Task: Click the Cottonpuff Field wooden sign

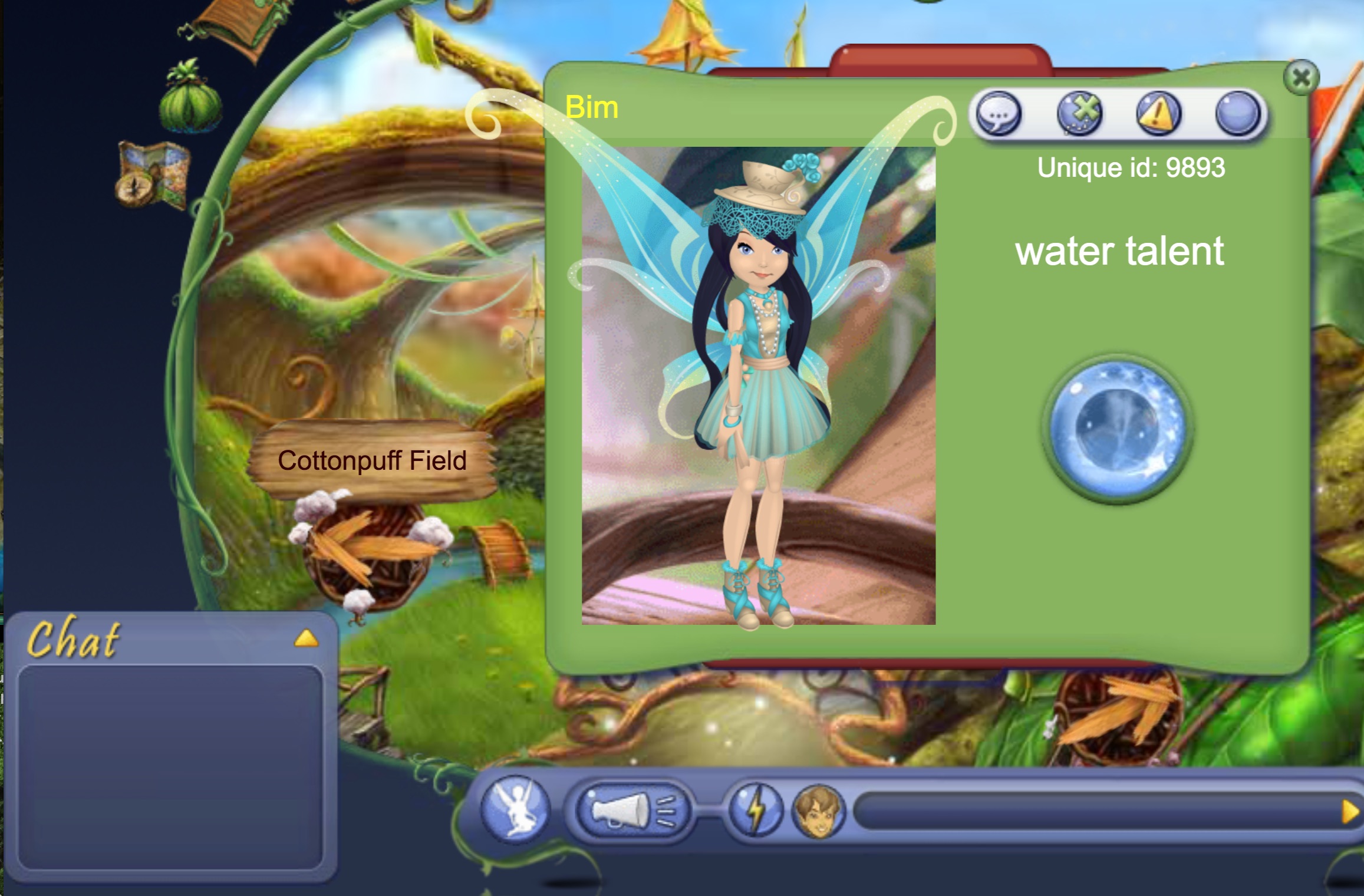Action: coord(373,461)
